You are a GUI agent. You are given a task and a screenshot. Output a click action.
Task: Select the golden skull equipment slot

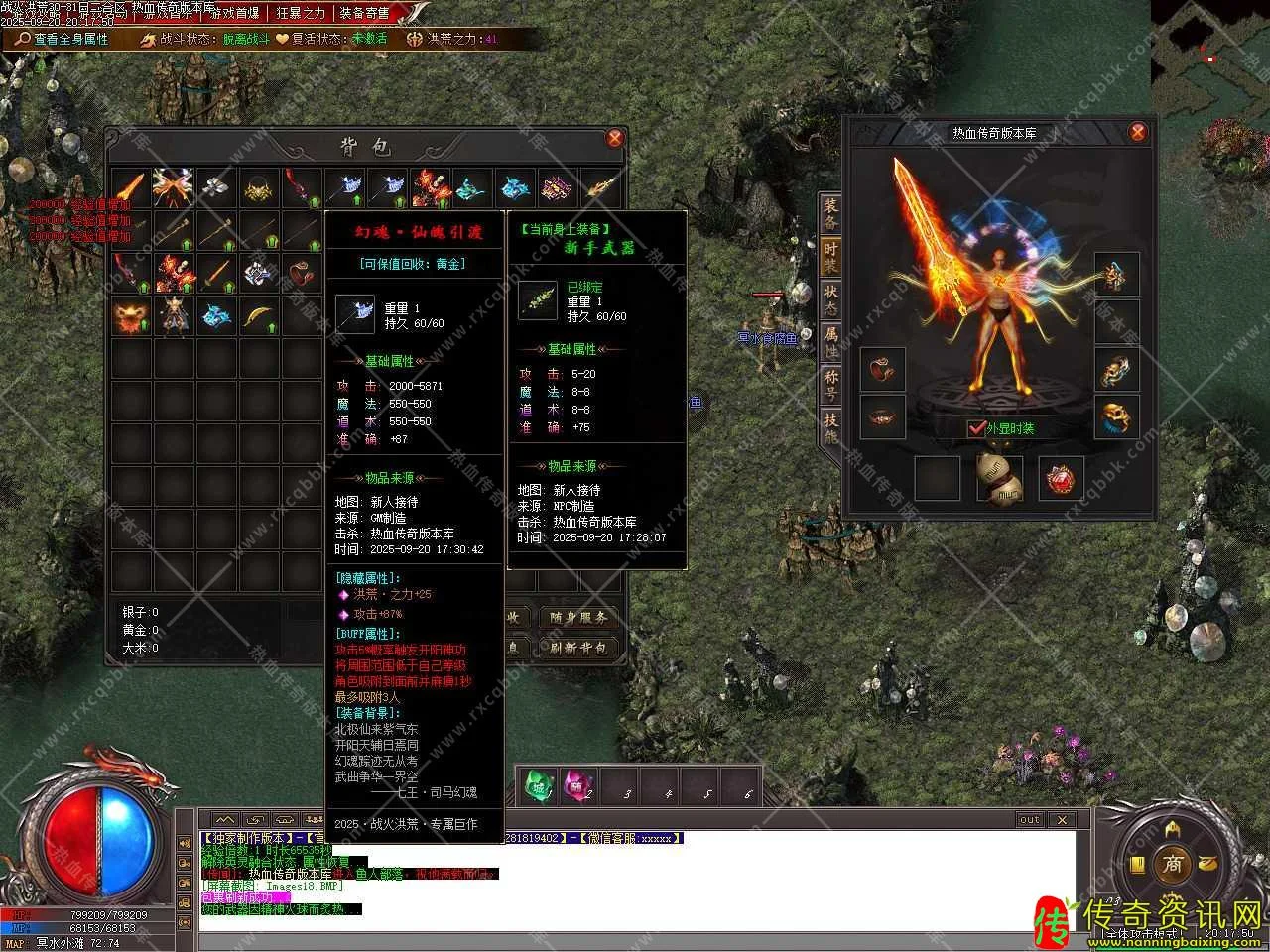pos(1116,417)
